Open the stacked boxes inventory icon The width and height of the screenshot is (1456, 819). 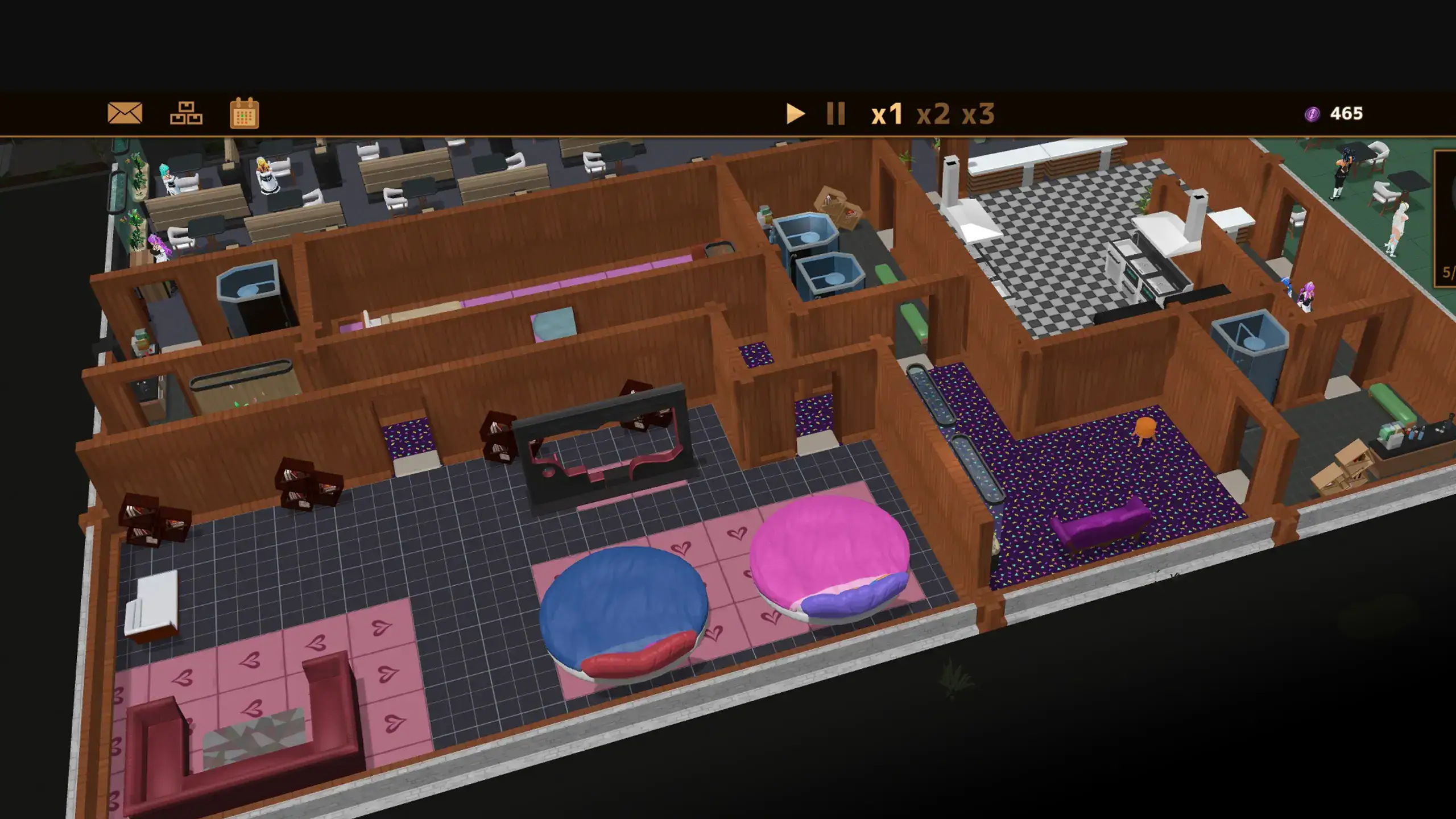pyautogui.click(x=186, y=113)
